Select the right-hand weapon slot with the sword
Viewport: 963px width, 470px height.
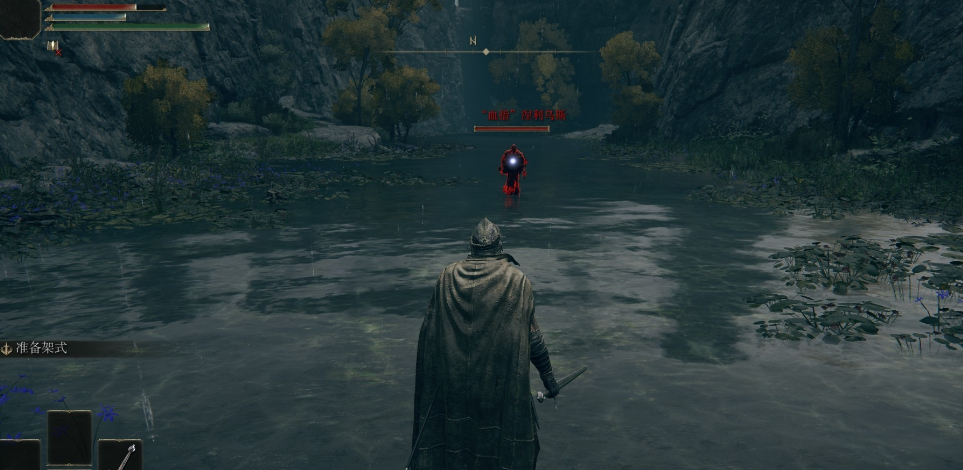pos(120,455)
